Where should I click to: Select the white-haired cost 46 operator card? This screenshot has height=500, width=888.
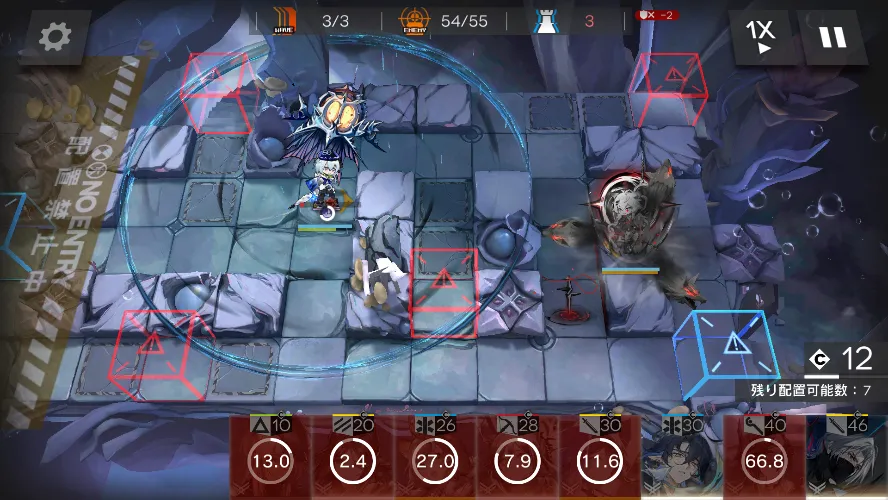[x=846, y=458]
